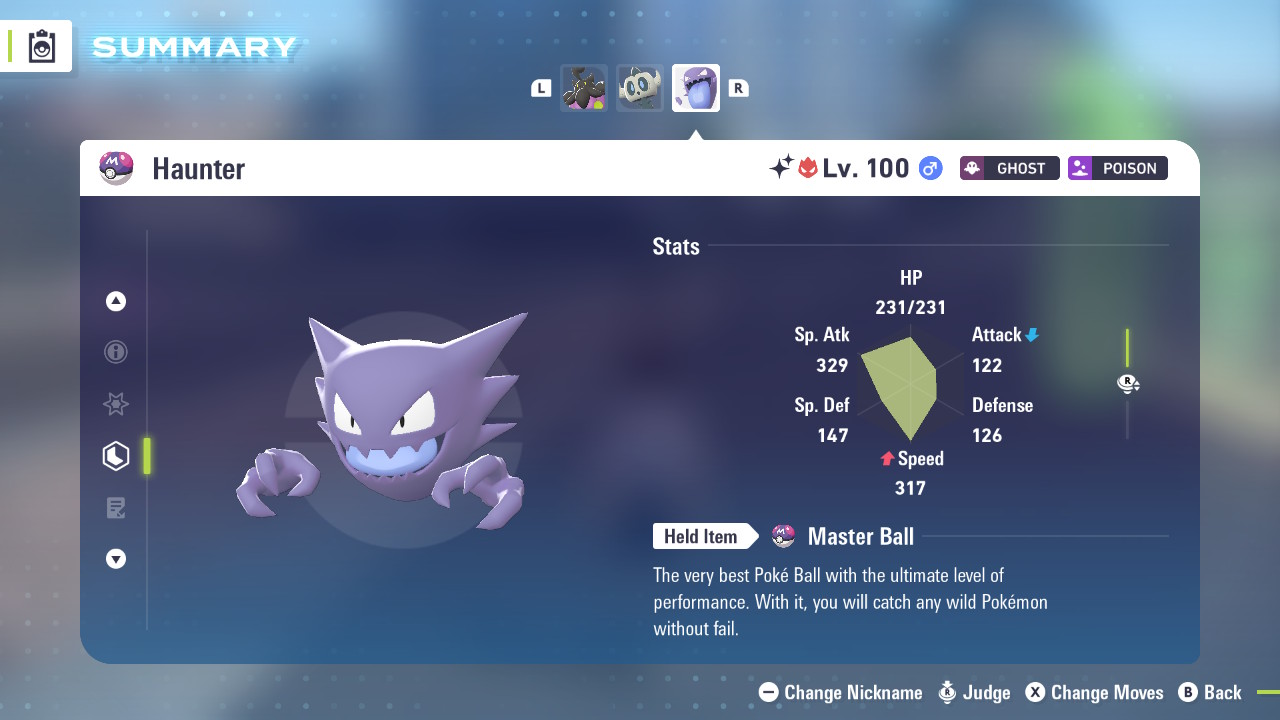Select the hexagon stats page tab
Screen dimensions: 1280x720
click(x=116, y=456)
